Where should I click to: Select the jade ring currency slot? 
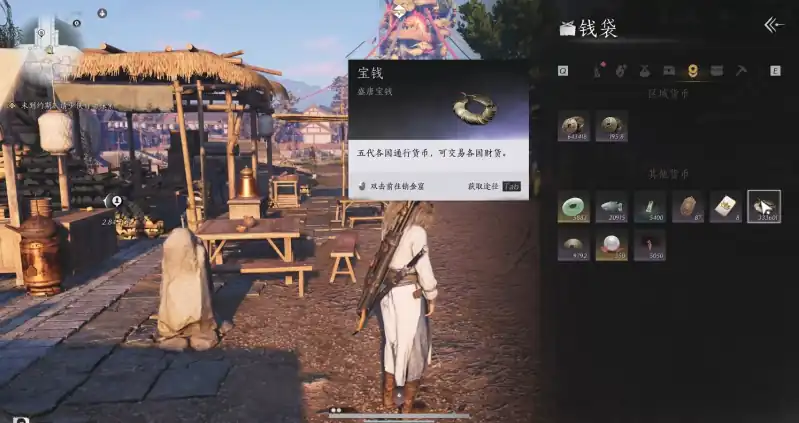tap(574, 207)
